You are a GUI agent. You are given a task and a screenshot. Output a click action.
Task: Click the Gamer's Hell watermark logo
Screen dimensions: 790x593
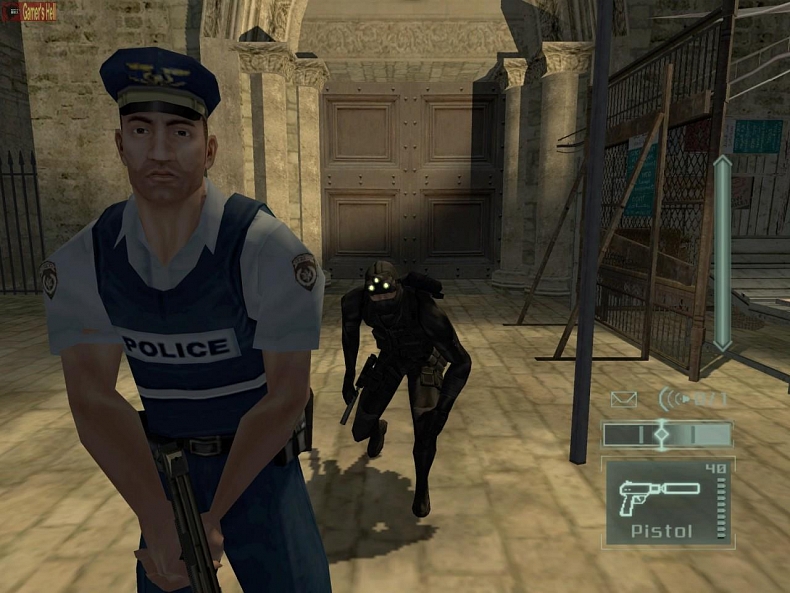(x=30, y=12)
